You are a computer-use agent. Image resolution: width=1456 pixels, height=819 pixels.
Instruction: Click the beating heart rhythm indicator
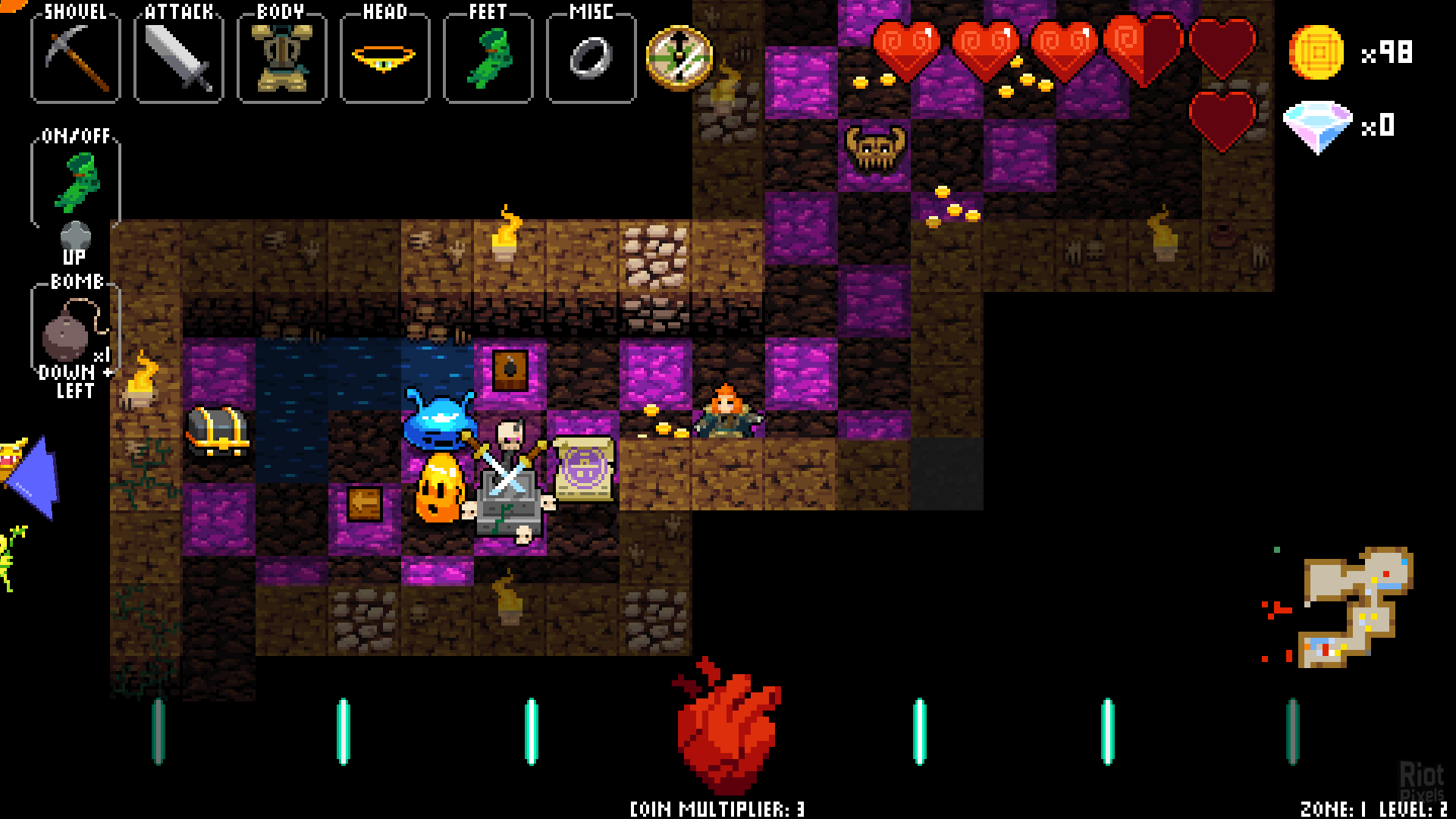coord(726,728)
